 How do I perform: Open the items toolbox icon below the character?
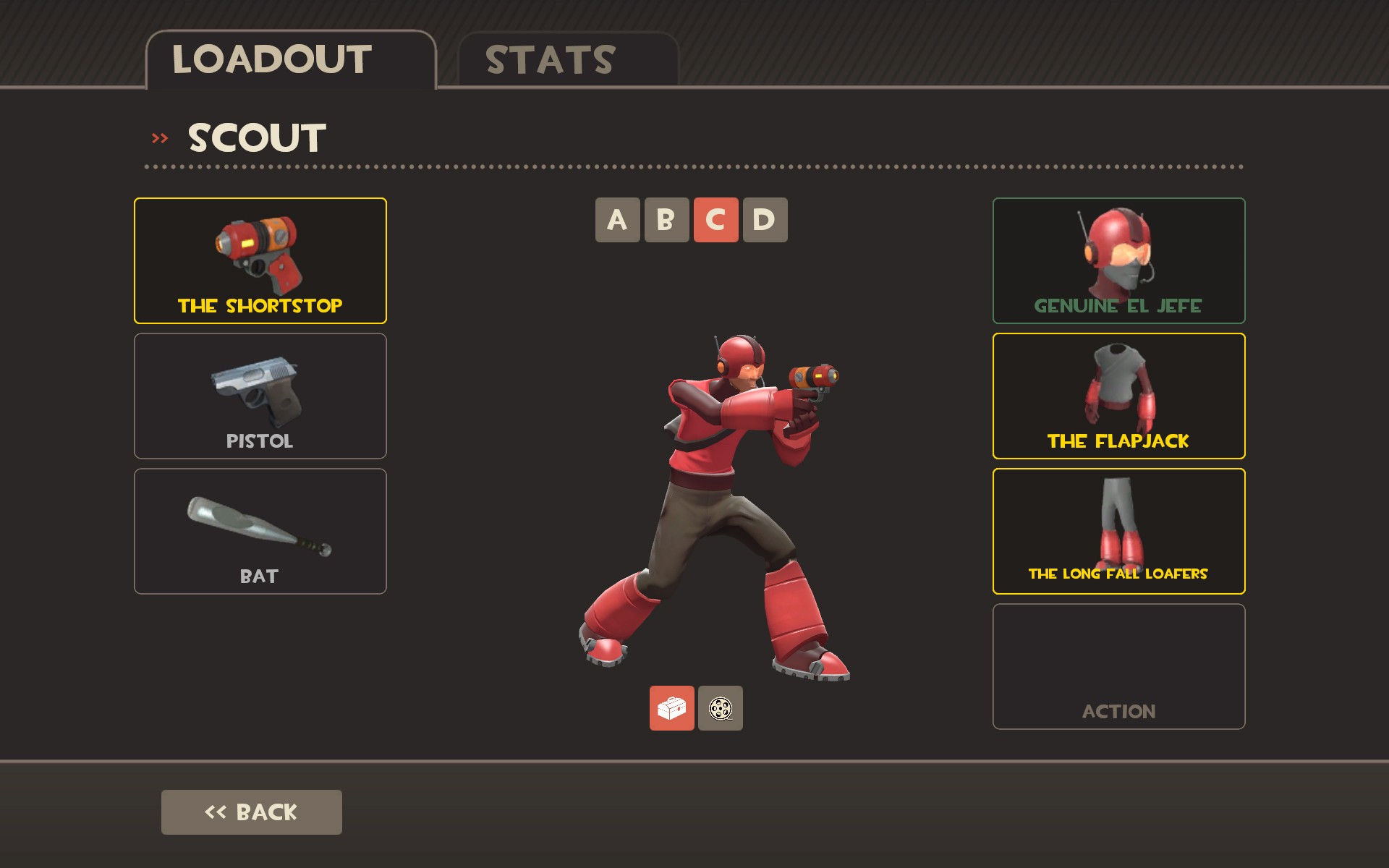[671, 710]
